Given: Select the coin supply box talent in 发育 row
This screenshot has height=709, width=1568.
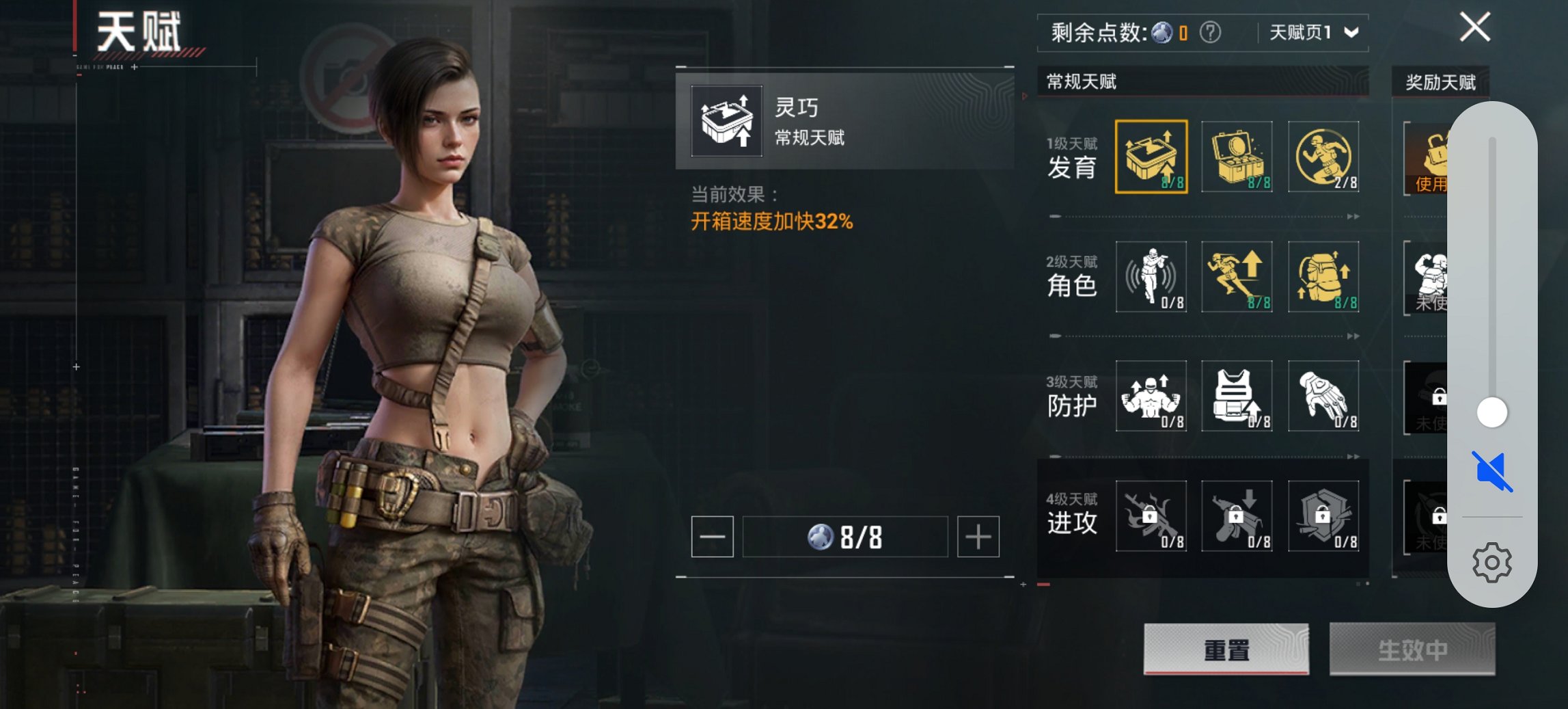Looking at the screenshot, I should [1238, 157].
